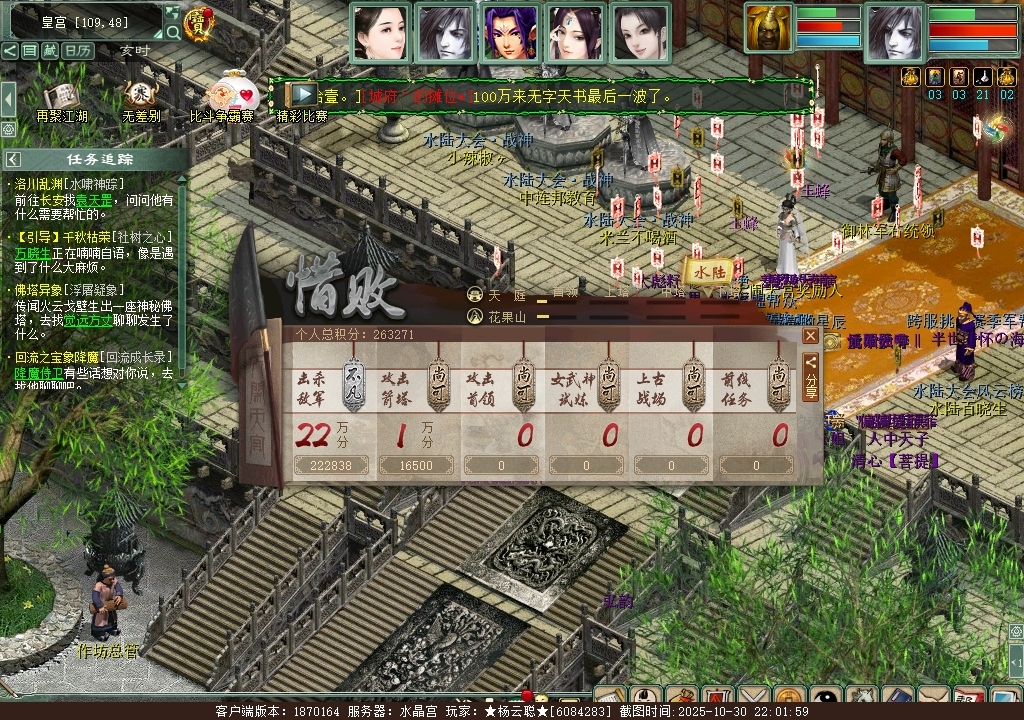Follow the 觉远方丈 quest link
Screen dimensions: 1024x720
[84, 321]
